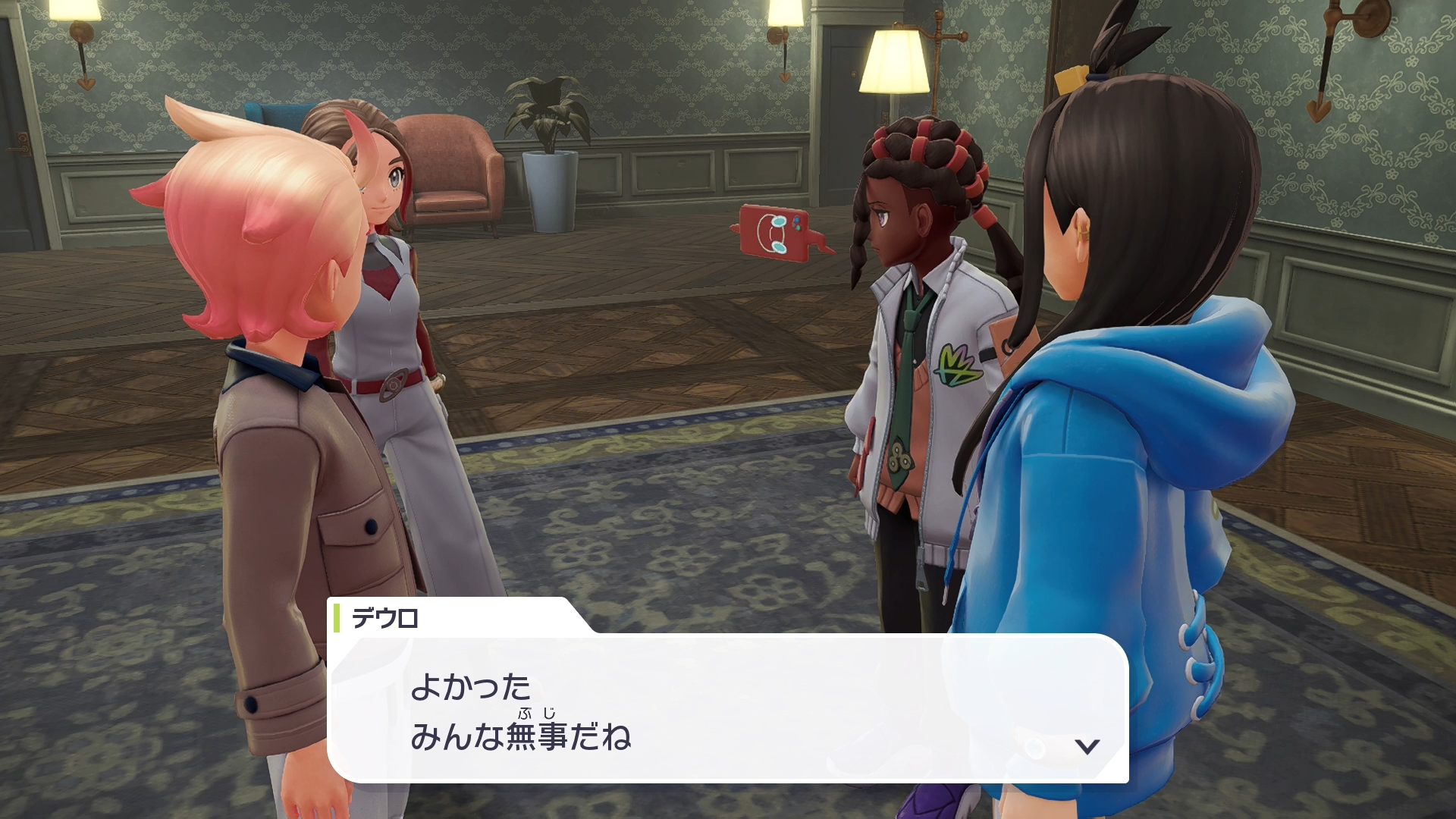Advance dialogue with the down arrow
Viewport: 1456px width, 819px height.
[x=1087, y=746]
